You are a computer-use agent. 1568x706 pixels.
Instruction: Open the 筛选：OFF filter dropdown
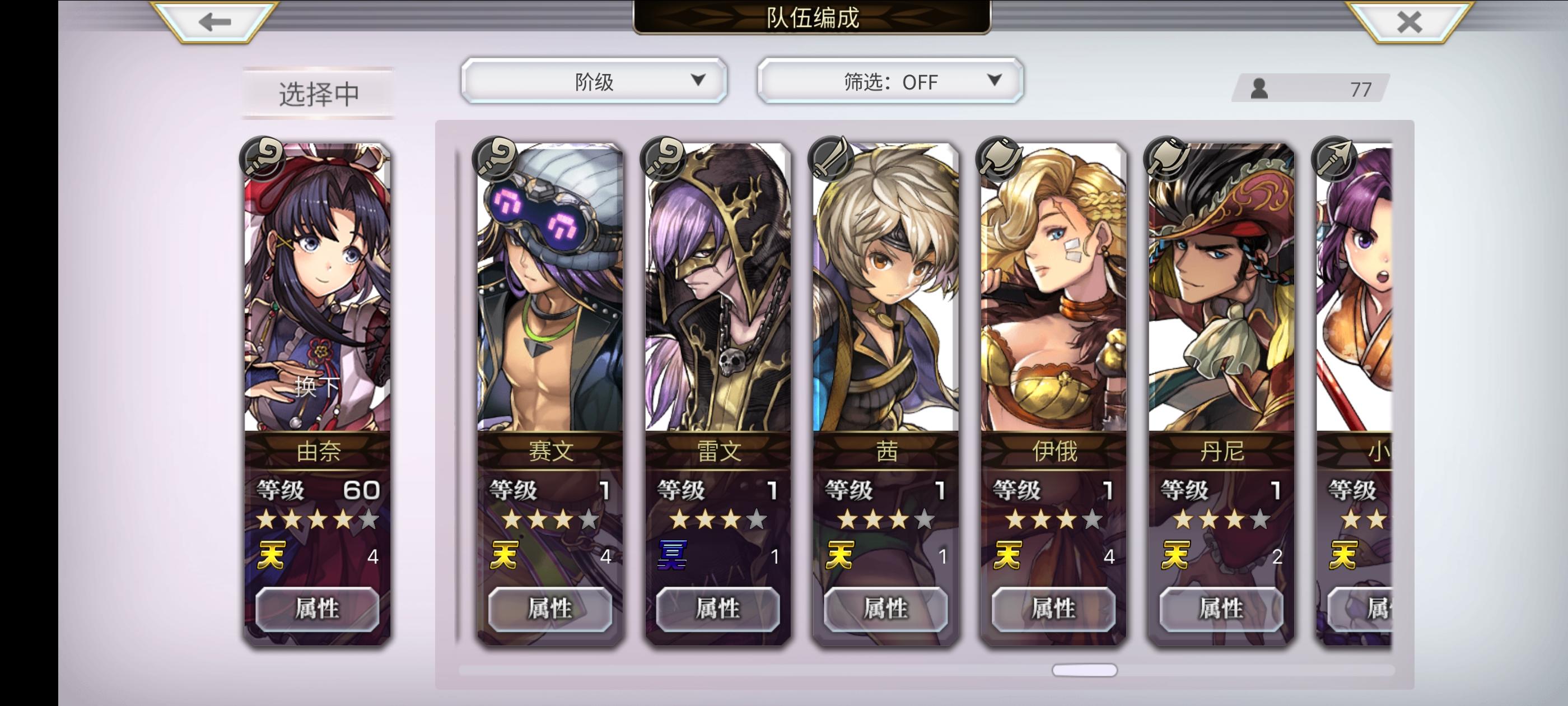(x=888, y=80)
